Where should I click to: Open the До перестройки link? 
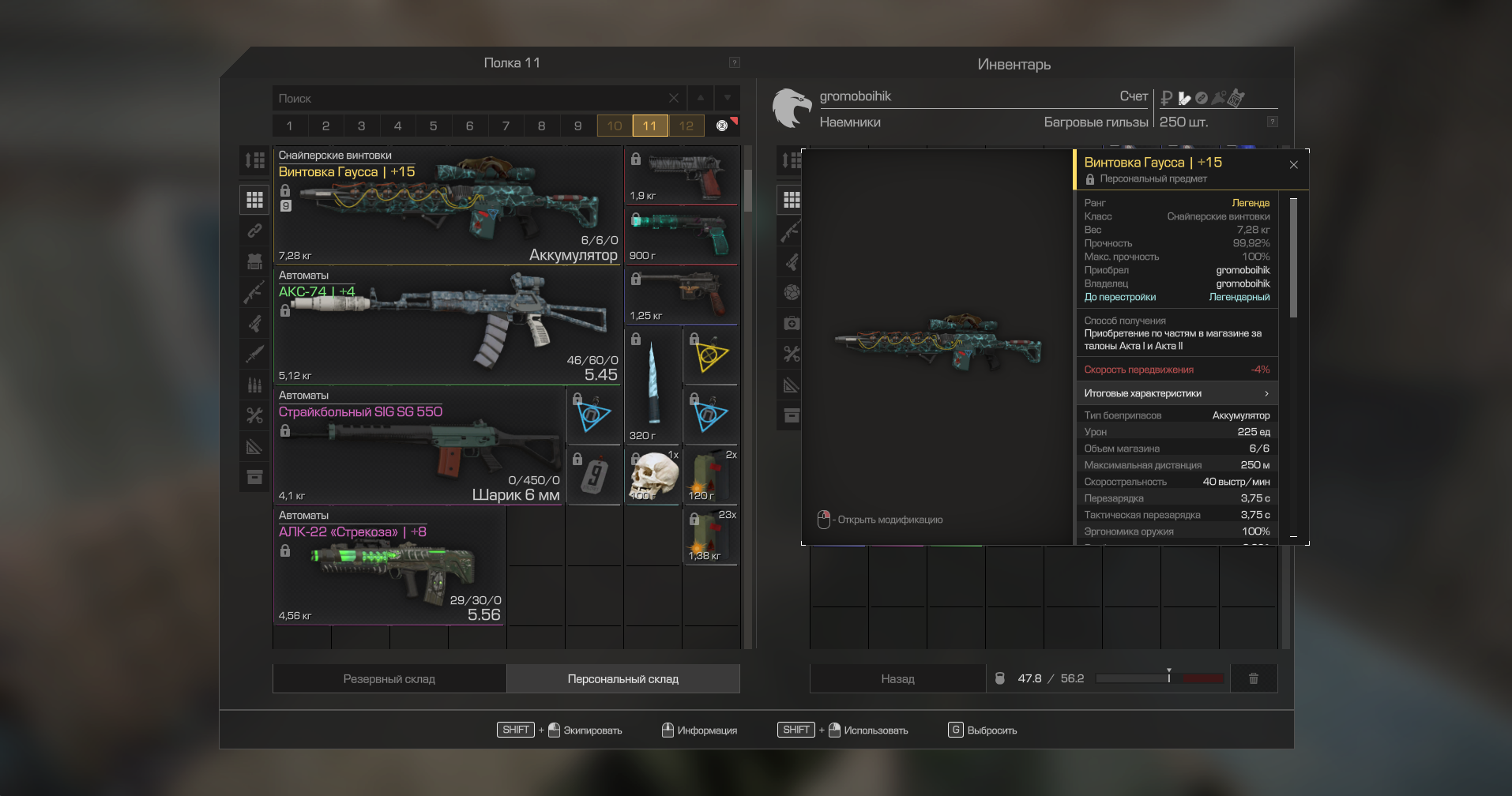point(1119,298)
